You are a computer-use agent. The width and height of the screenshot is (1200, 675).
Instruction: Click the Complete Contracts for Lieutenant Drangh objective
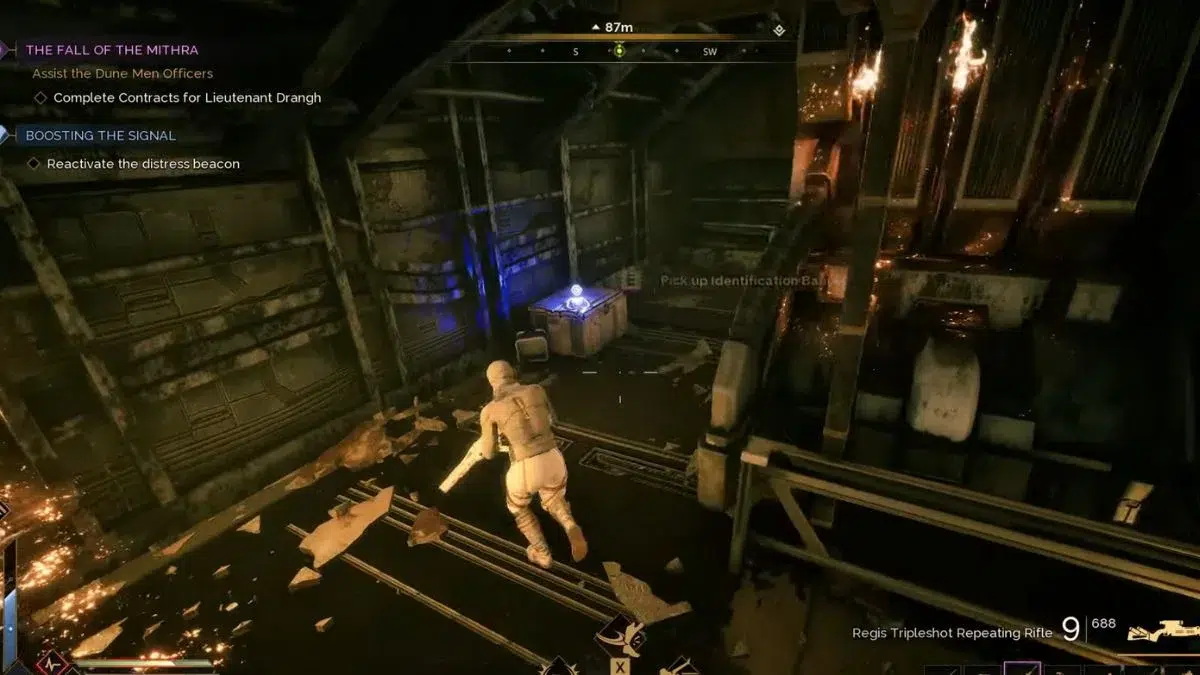tap(187, 98)
